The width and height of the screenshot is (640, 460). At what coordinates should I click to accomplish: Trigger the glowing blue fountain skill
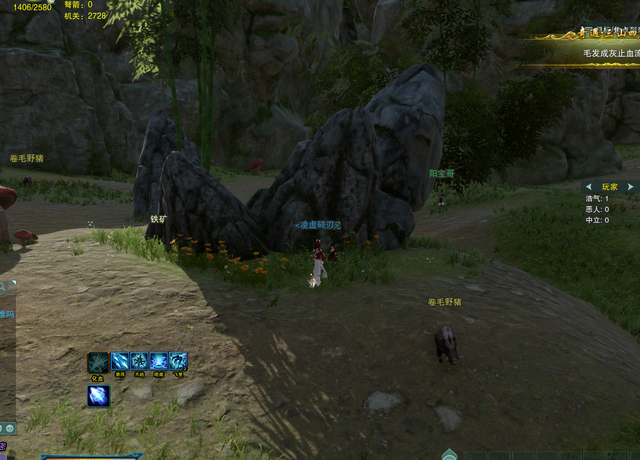point(159,362)
